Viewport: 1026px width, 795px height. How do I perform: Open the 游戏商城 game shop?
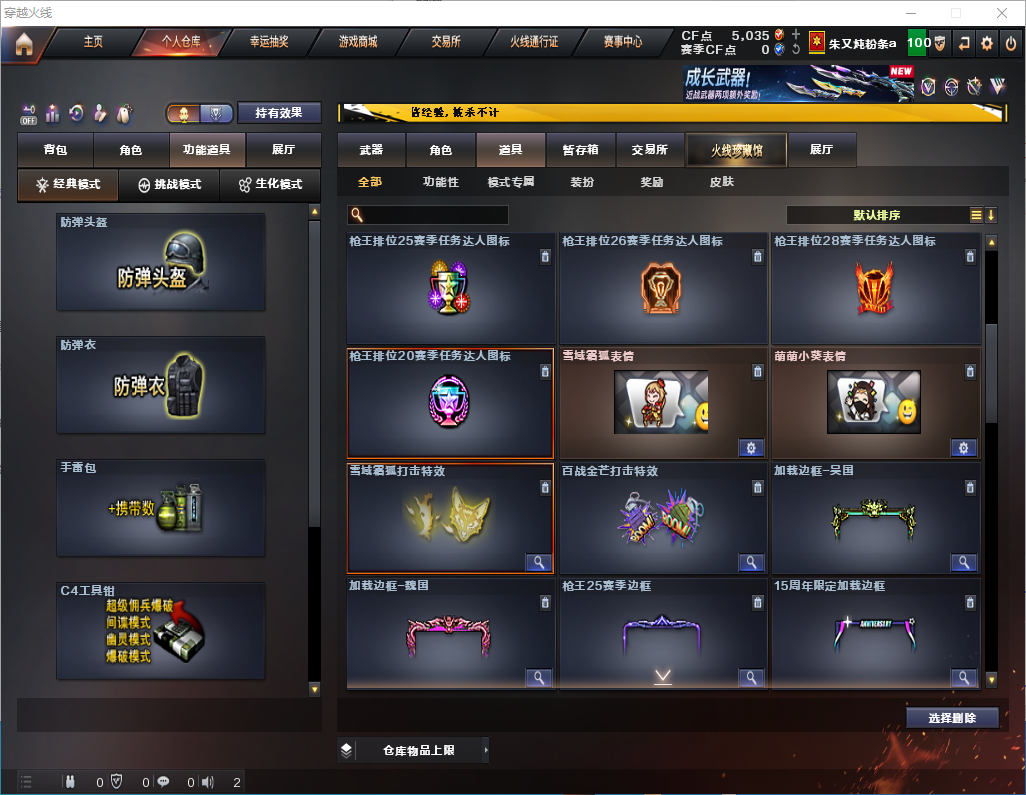(x=357, y=42)
